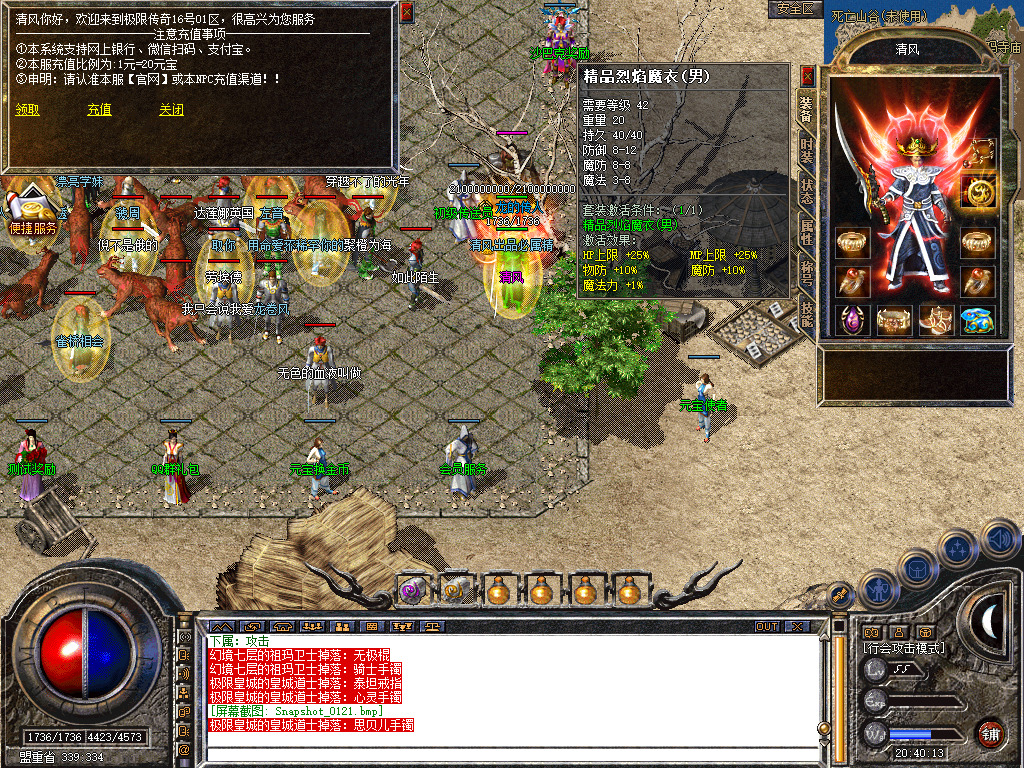
Task: Use the purple scroll in the belt bar
Action: point(412,590)
